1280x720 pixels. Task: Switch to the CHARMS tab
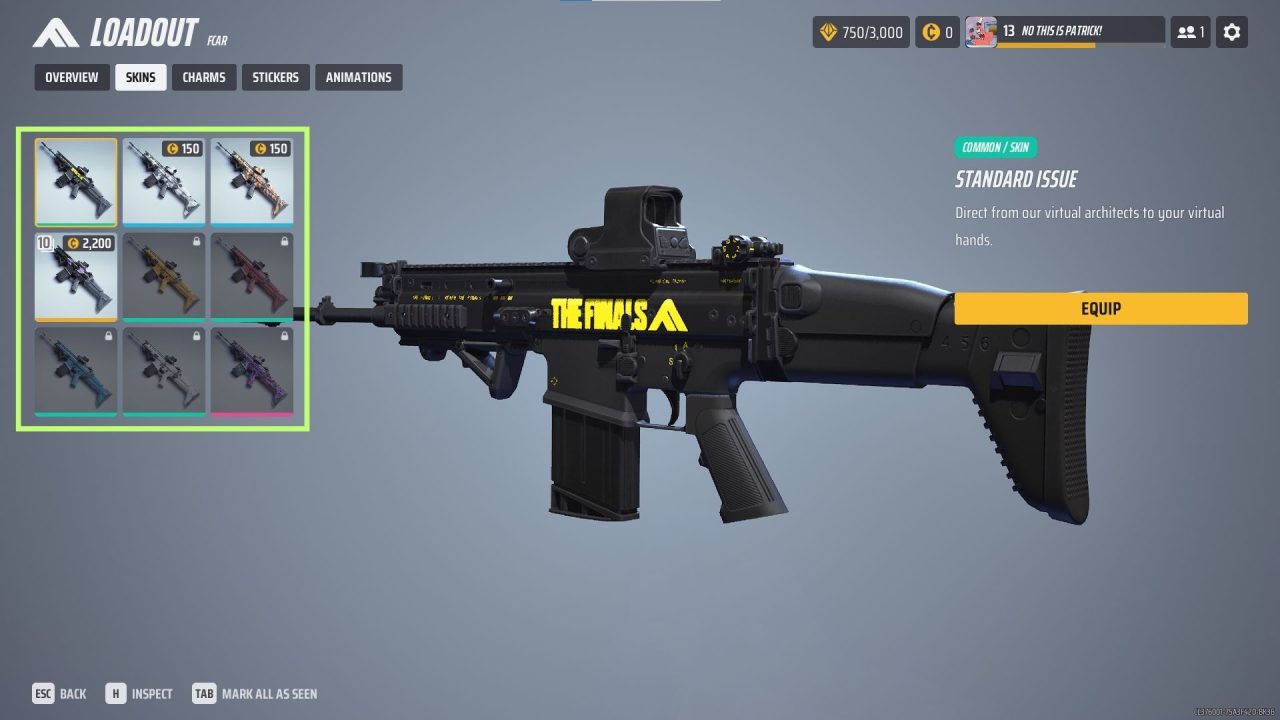pos(203,77)
